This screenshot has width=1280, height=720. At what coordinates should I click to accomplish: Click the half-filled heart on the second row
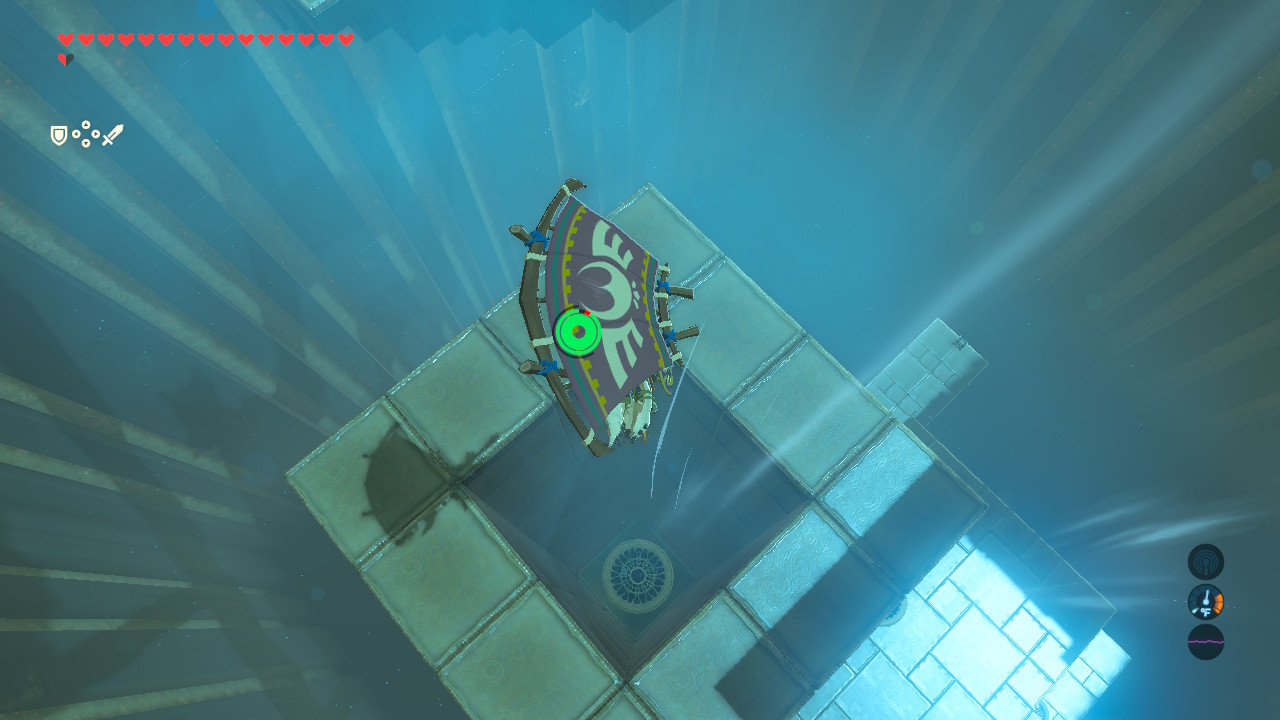pos(66,57)
